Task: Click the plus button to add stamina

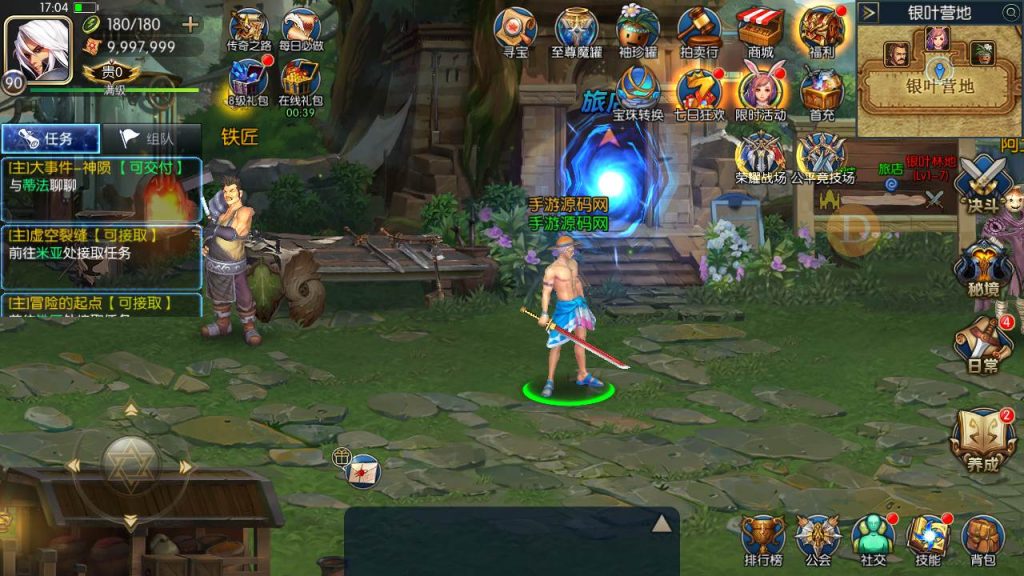Action: click(190, 24)
